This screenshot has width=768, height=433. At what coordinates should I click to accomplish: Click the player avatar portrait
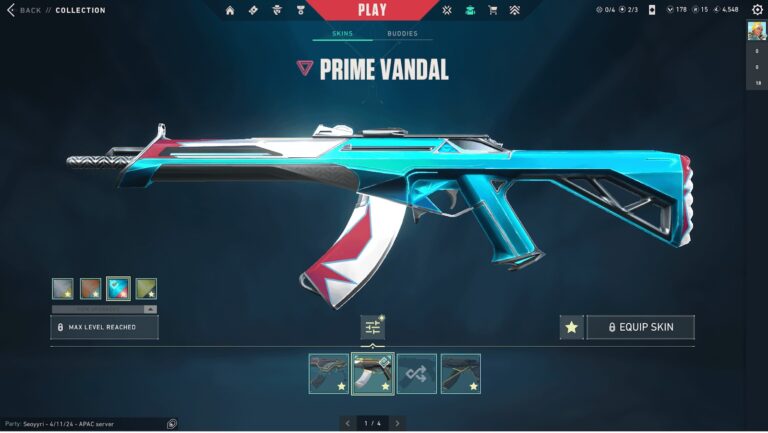coord(757,31)
